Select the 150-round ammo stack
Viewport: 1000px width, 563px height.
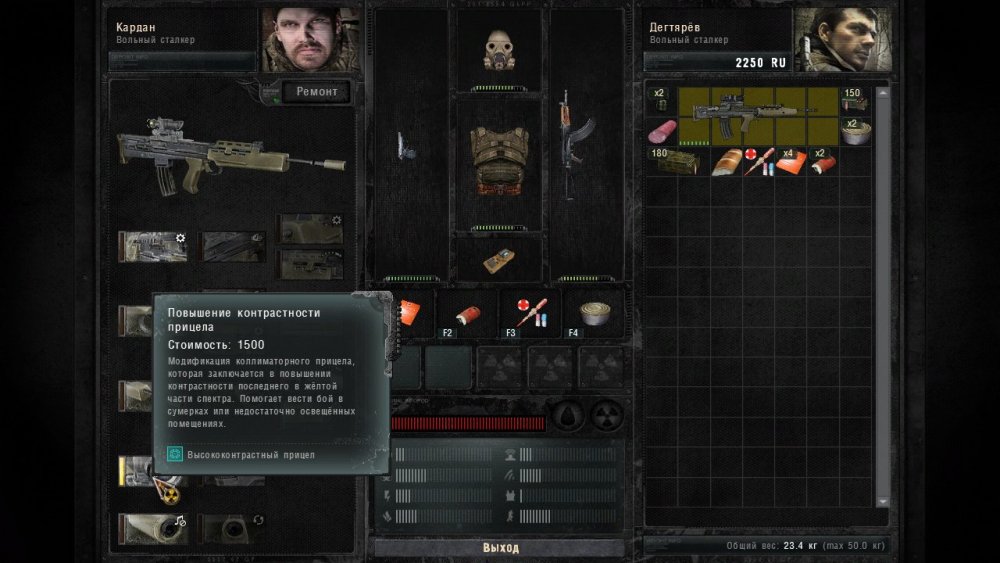click(853, 101)
